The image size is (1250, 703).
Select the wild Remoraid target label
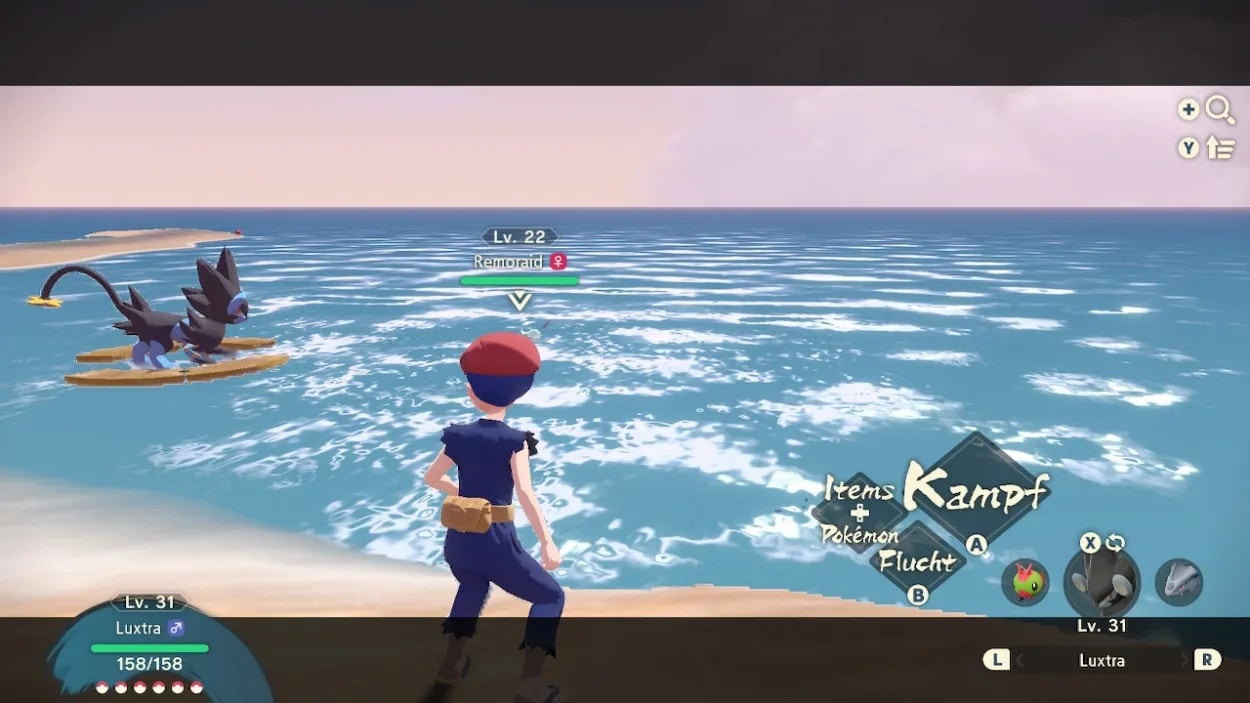coord(519,262)
